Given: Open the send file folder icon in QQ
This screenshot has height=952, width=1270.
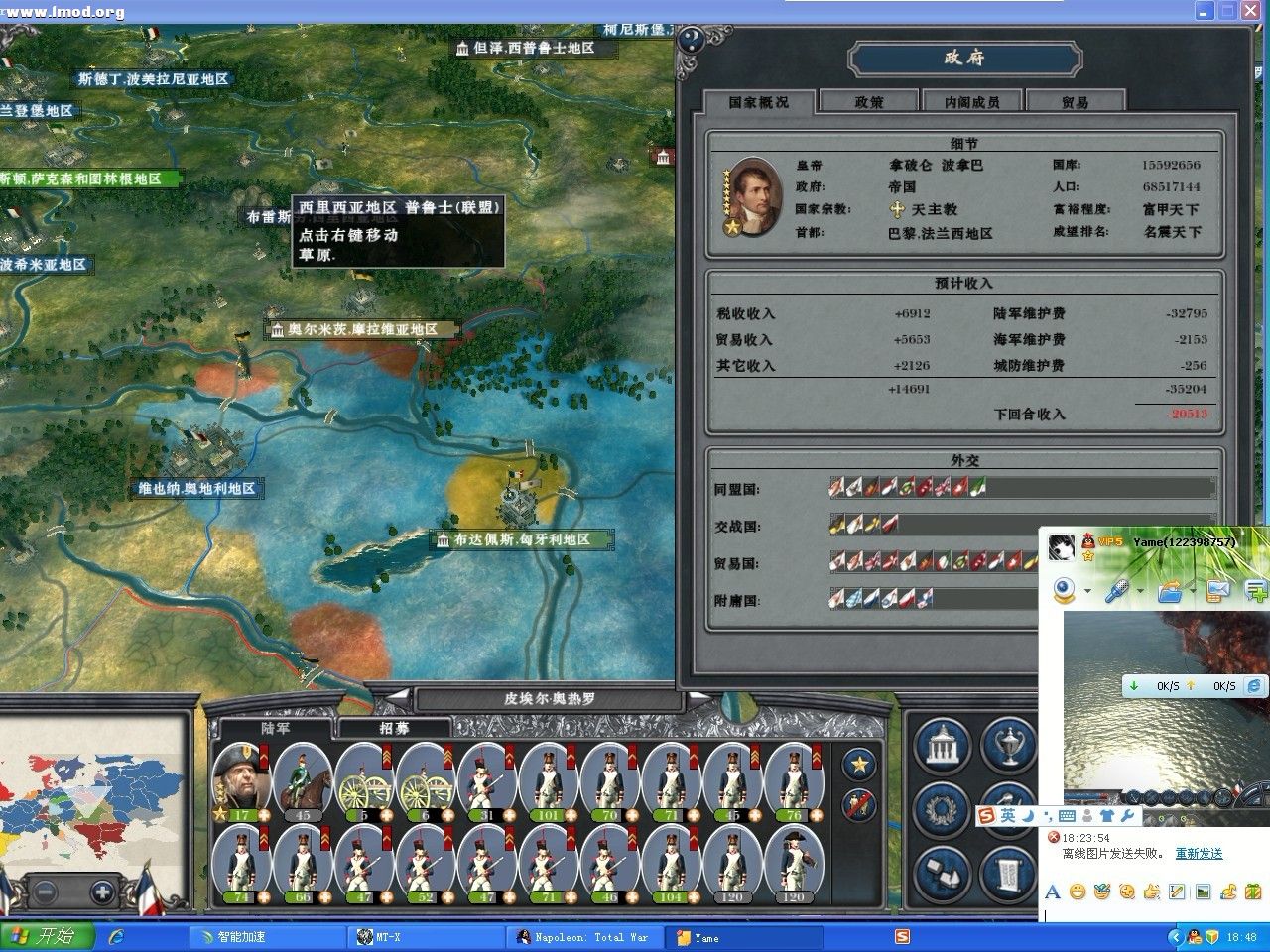Looking at the screenshot, I should [x=1169, y=592].
